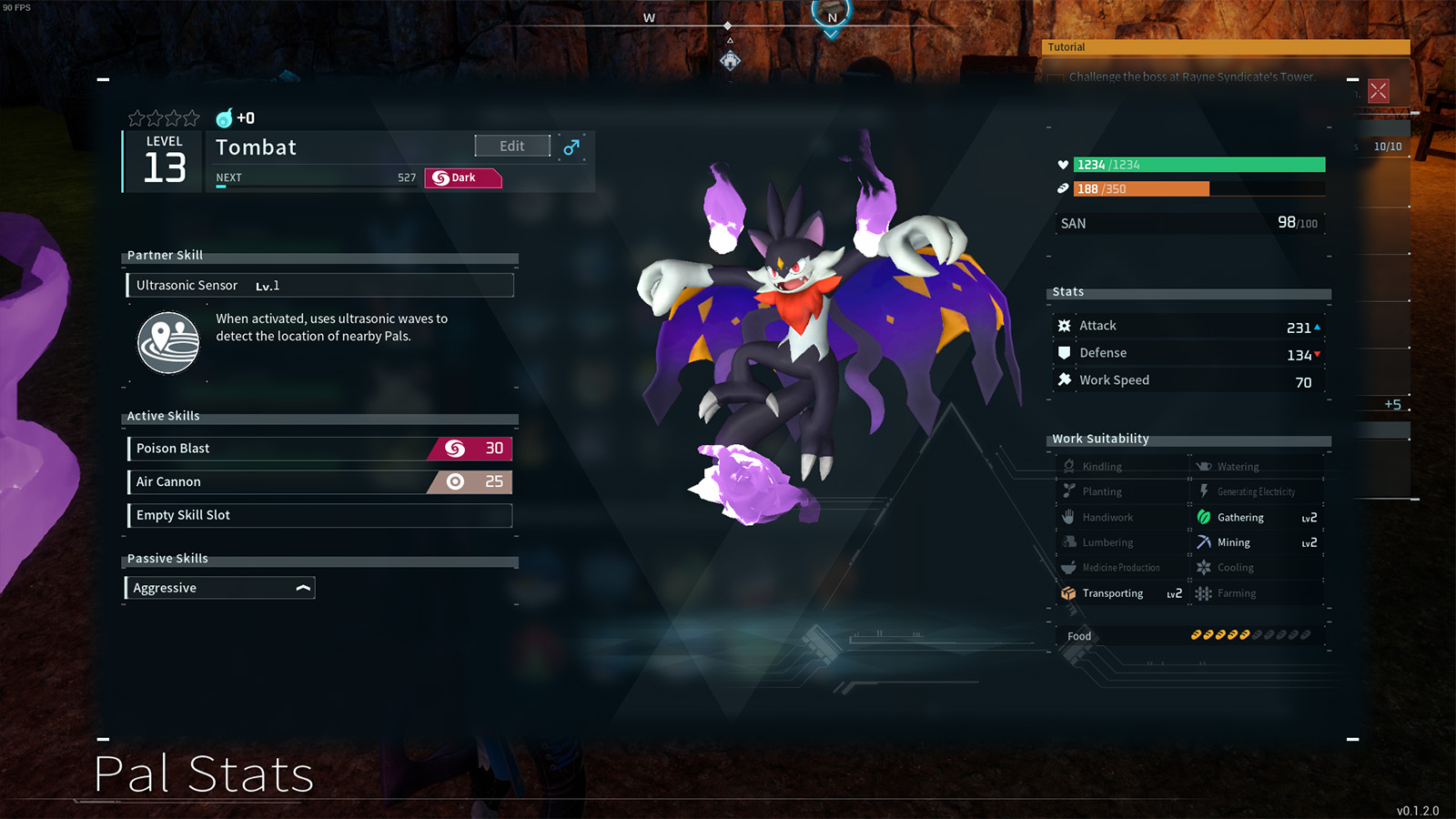Image resolution: width=1456 pixels, height=819 pixels.
Task: Select the Mining work suitability entry
Action: click(x=1256, y=543)
